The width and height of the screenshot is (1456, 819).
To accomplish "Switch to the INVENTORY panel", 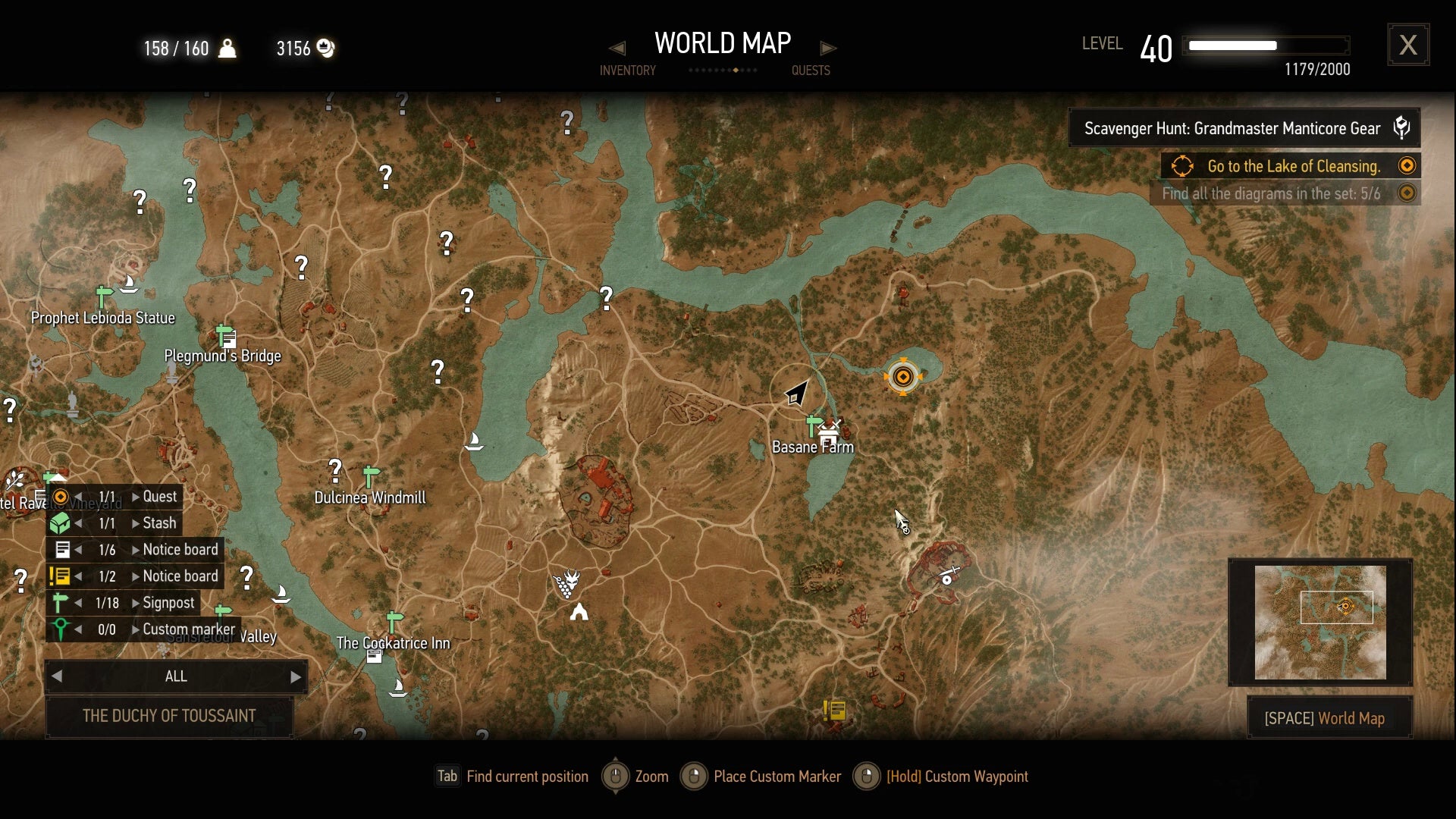I will 628,71.
